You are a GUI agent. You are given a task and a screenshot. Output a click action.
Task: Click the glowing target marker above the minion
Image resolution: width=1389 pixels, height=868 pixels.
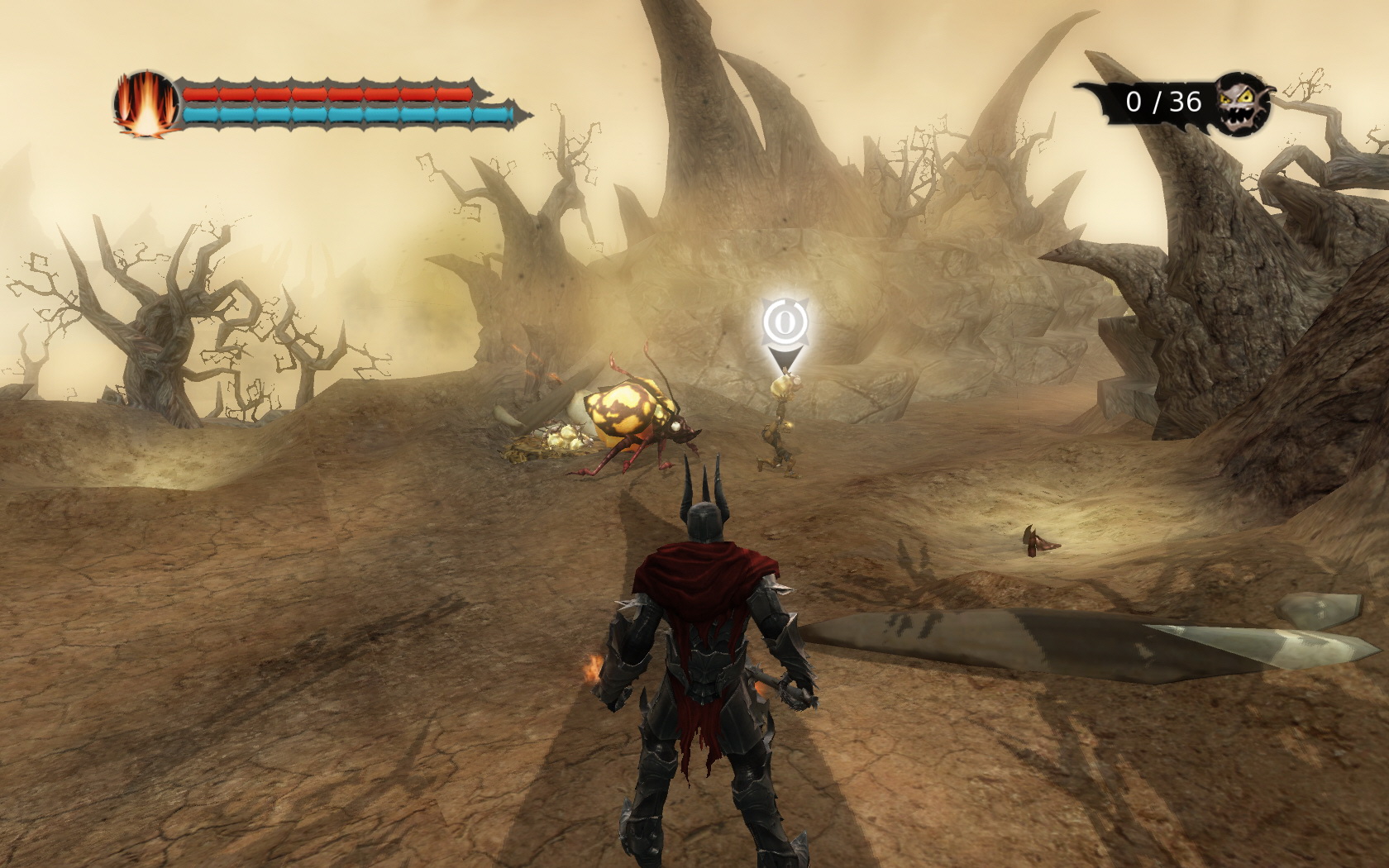(x=783, y=324)
